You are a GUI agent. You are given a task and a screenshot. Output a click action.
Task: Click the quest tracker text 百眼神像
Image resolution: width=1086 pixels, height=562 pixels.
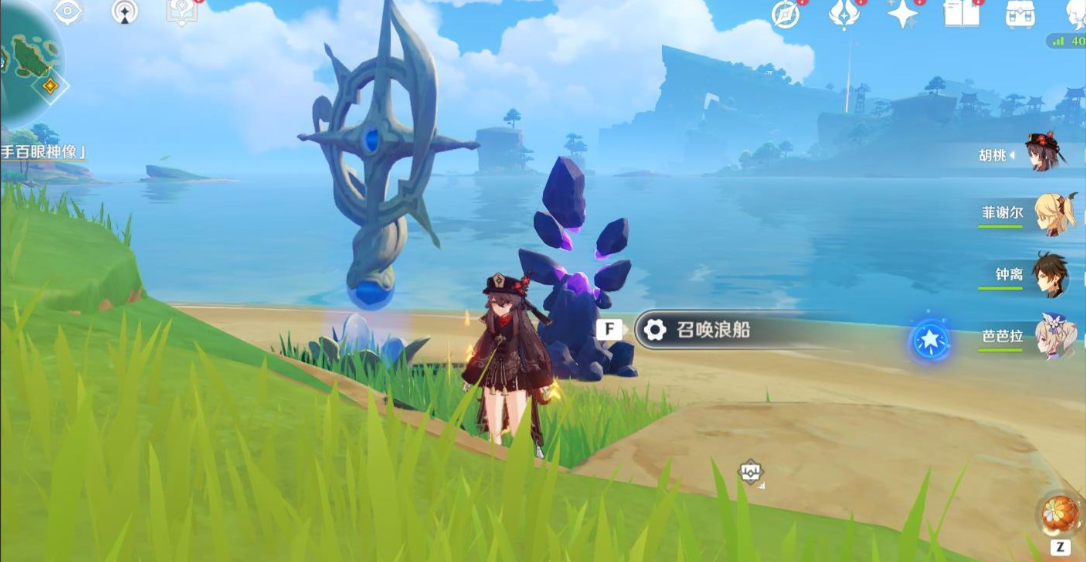[x=43, y=152]
